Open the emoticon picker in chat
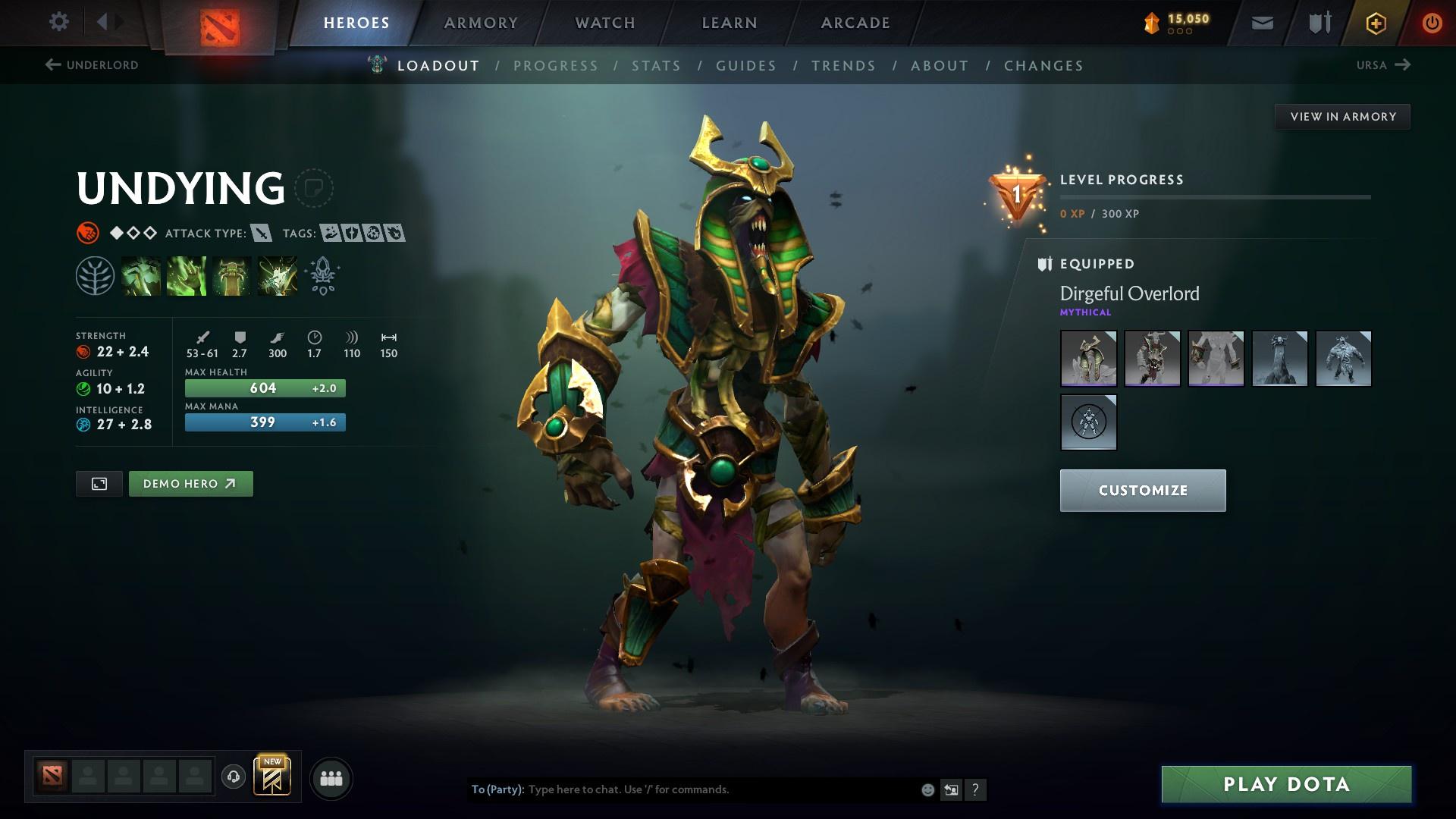Screen dimensions: 1456x819 [x=927, y=789]
